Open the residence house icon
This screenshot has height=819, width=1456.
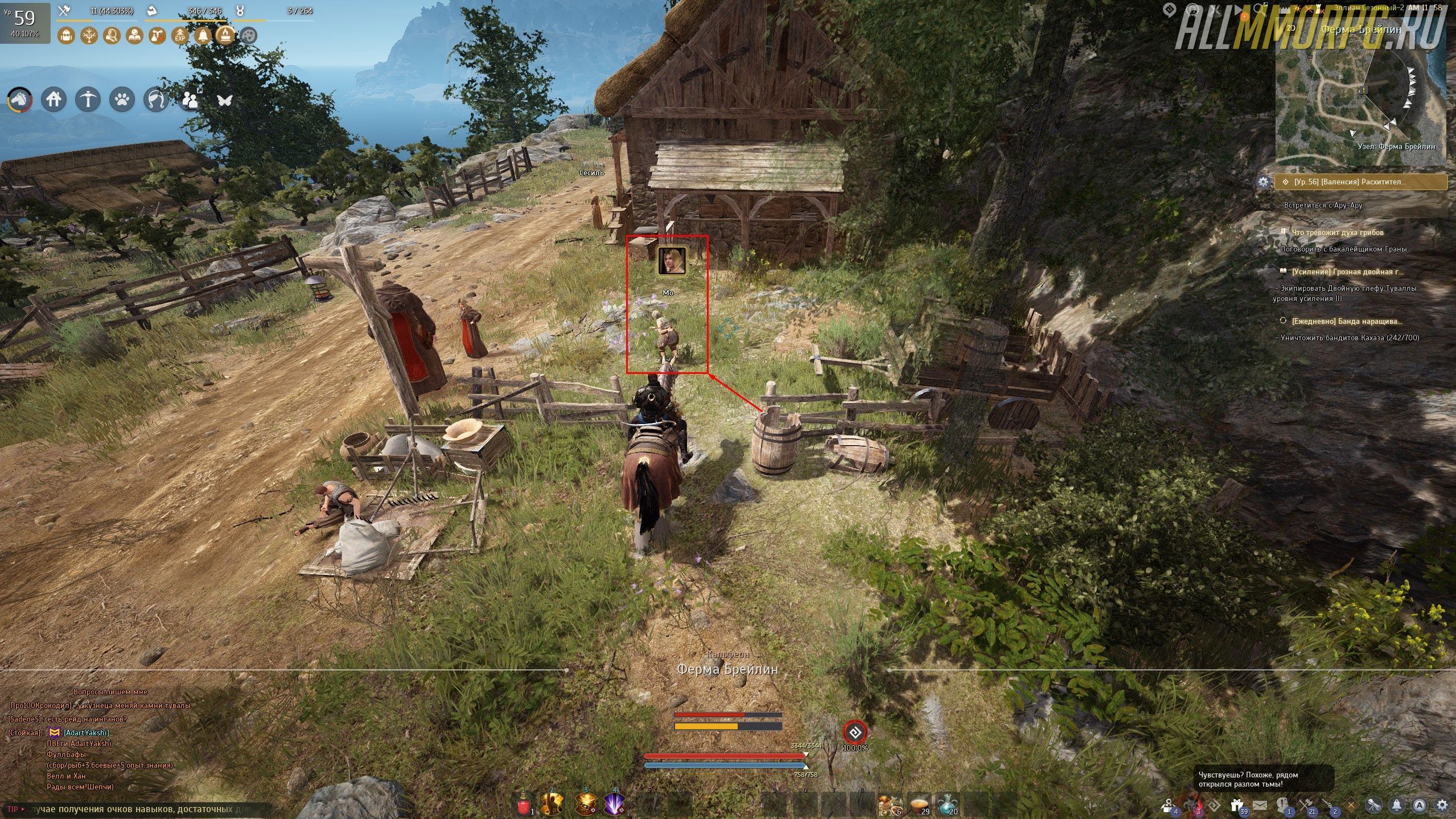tap(54, 100)
